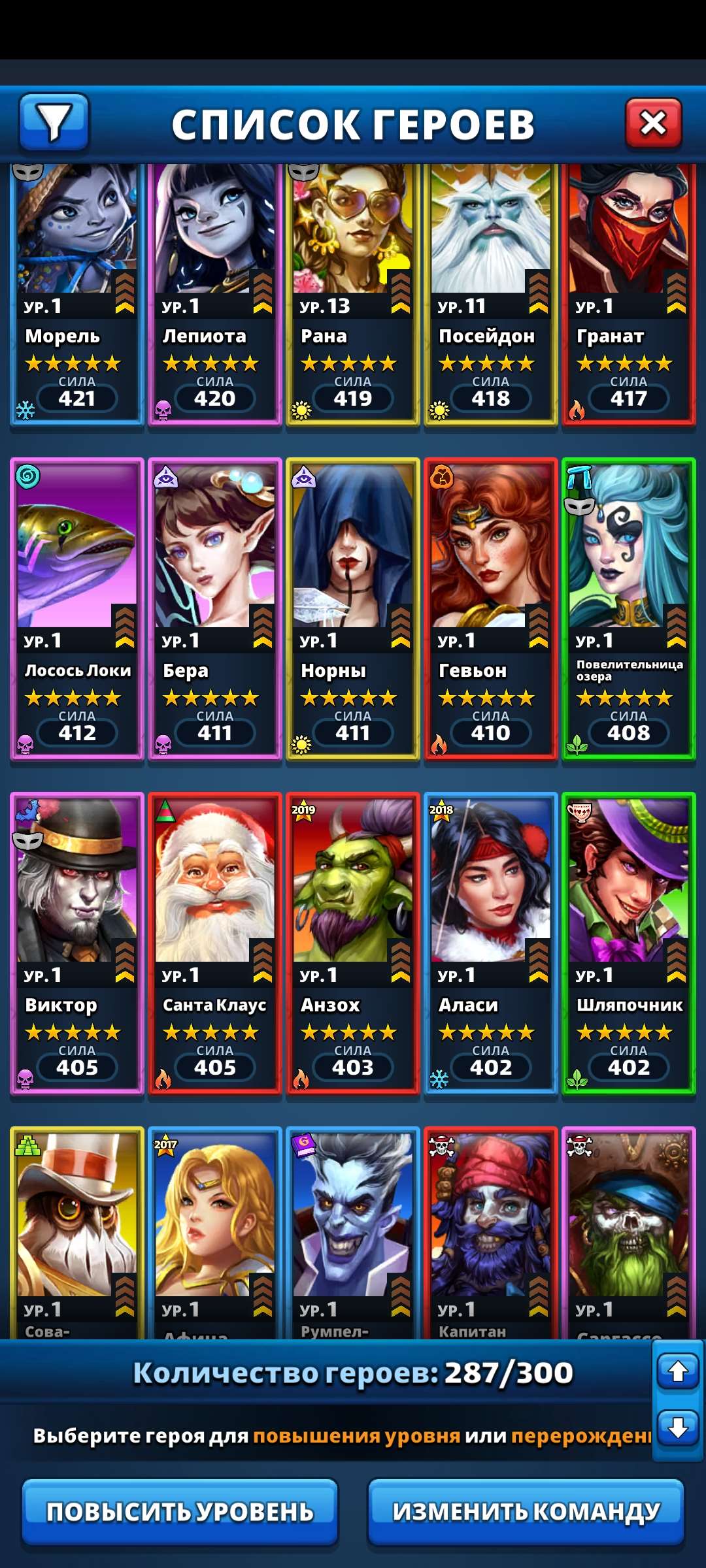
Task: Select the Гевьон hero card
Action: pyautogui.click(x=491, y=609)
